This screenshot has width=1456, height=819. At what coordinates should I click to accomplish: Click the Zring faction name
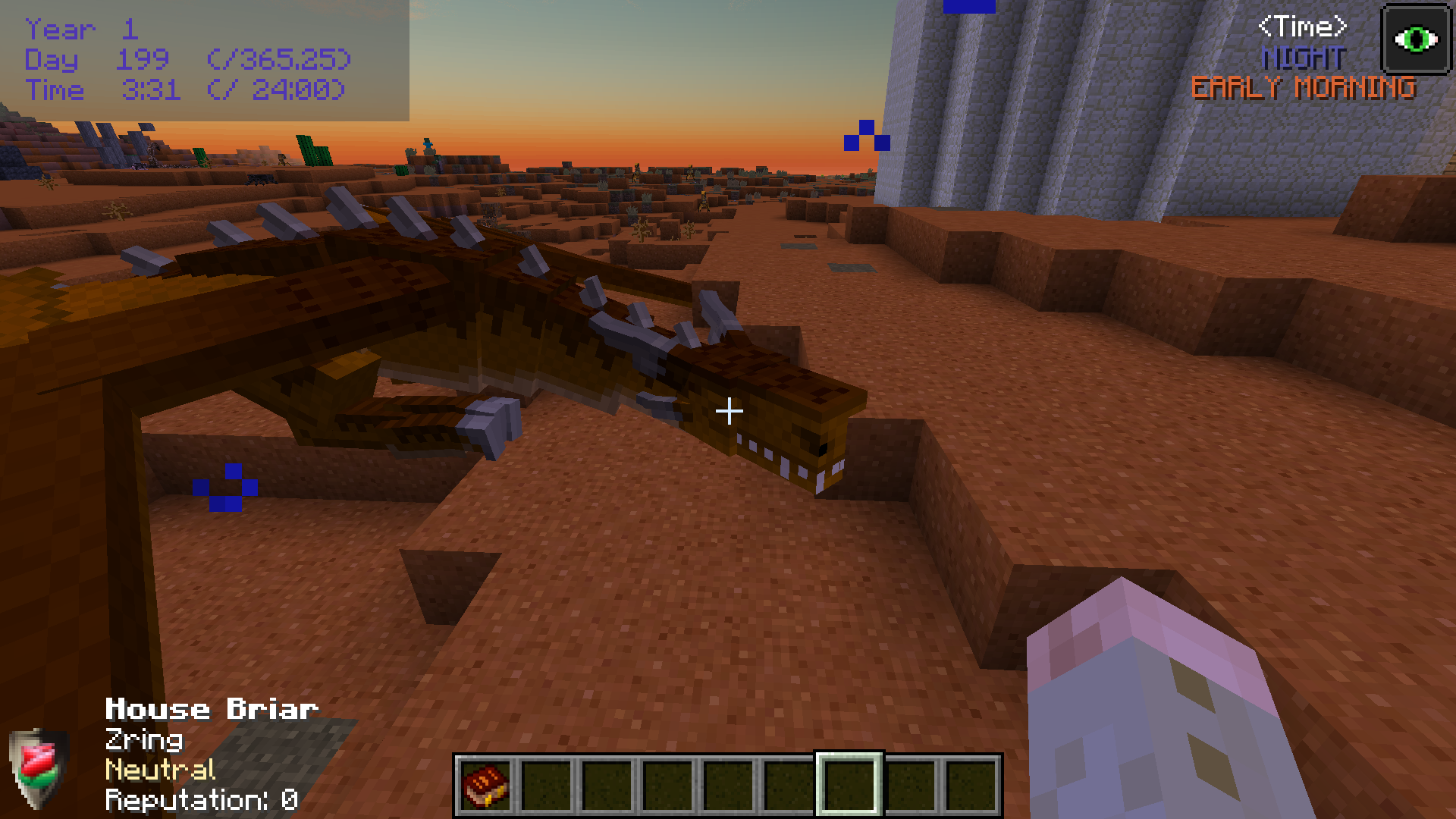[143, 740]
